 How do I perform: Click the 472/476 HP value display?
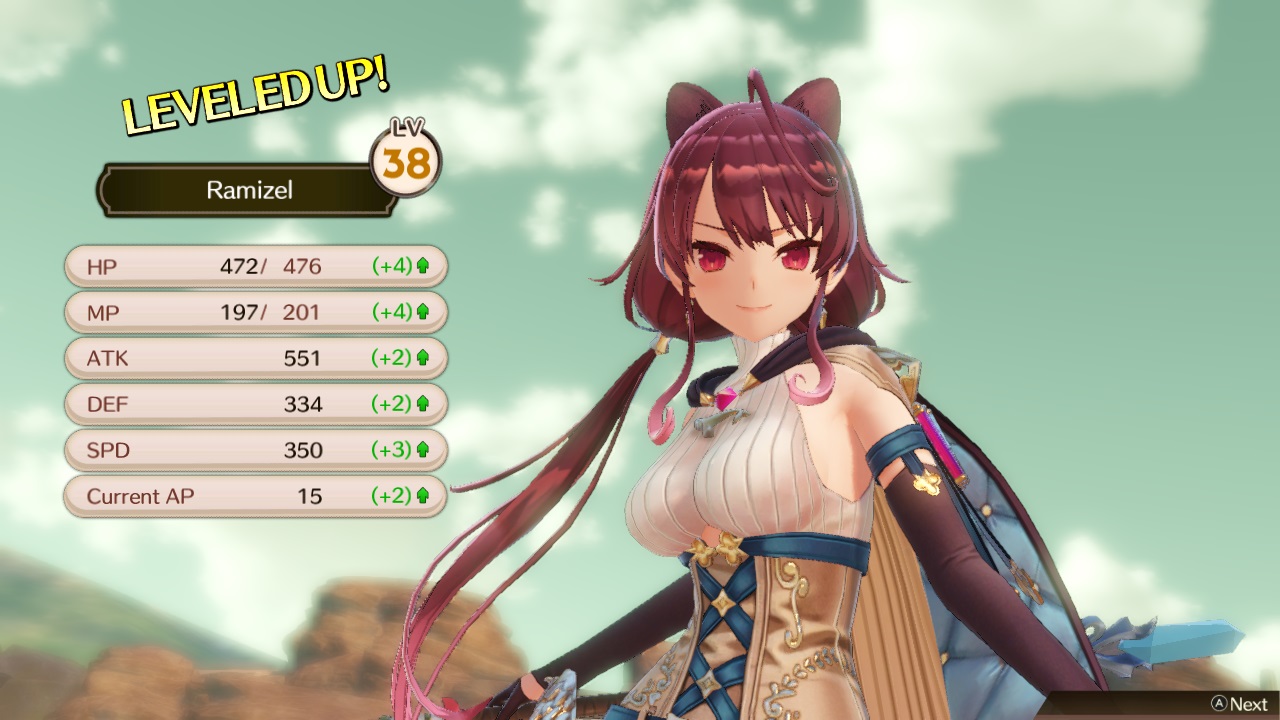[270, 266]
